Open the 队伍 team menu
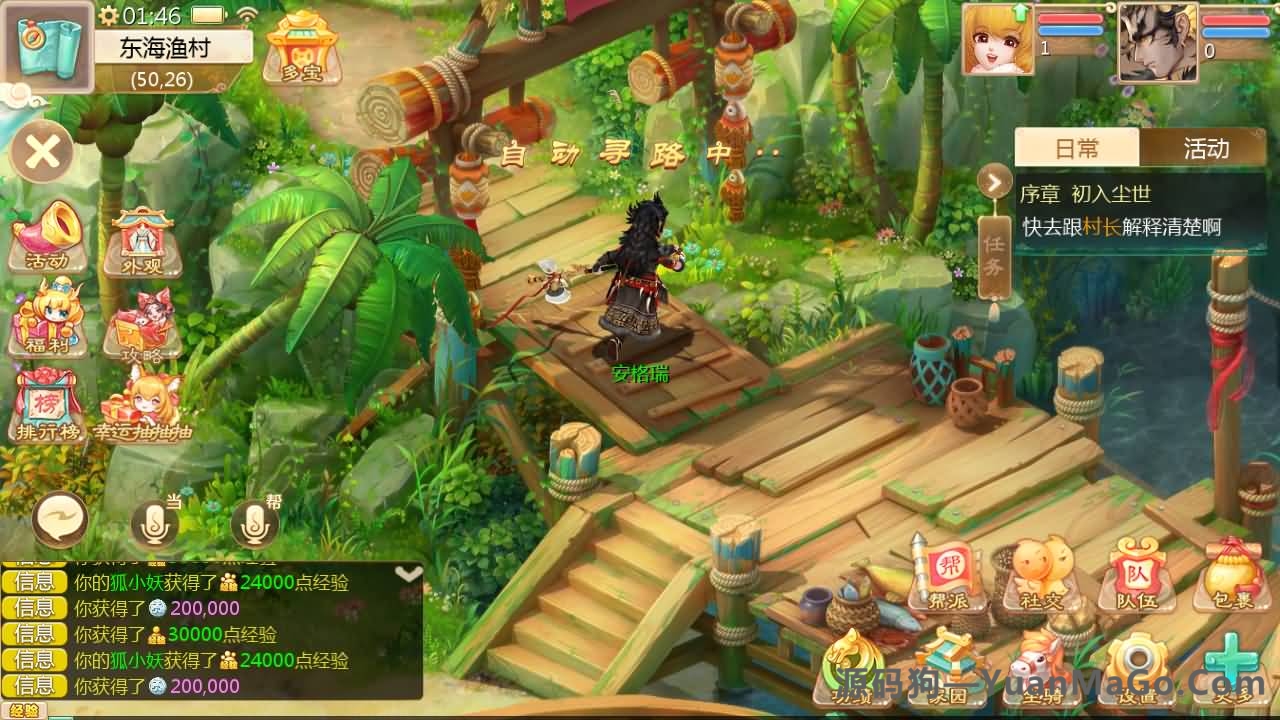Viewport: 1280px width, 720px height. click(x=1137, y=575)
